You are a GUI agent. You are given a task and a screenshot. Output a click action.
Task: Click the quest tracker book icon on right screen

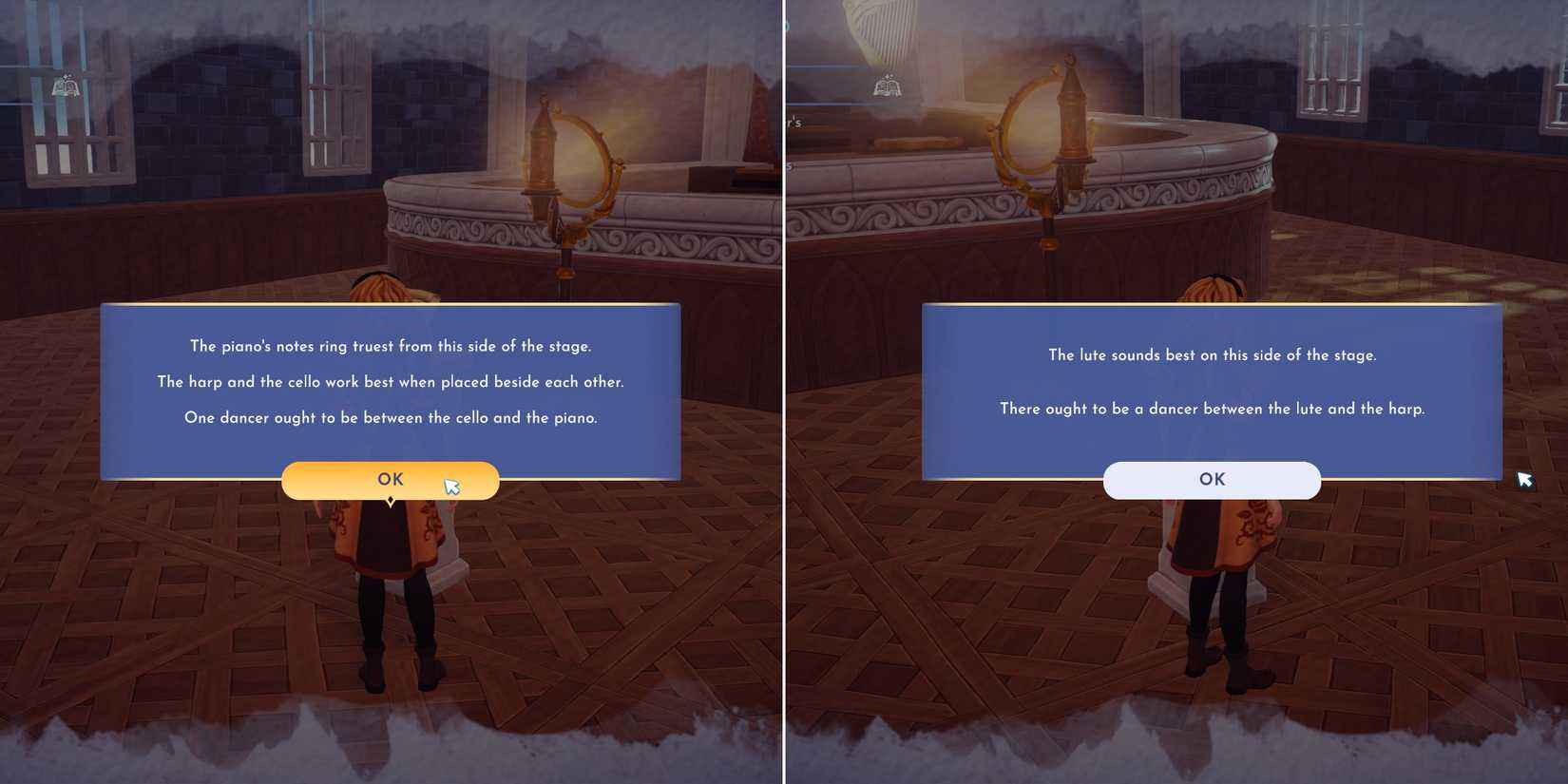pyautogui.click(x=888, y=86)
